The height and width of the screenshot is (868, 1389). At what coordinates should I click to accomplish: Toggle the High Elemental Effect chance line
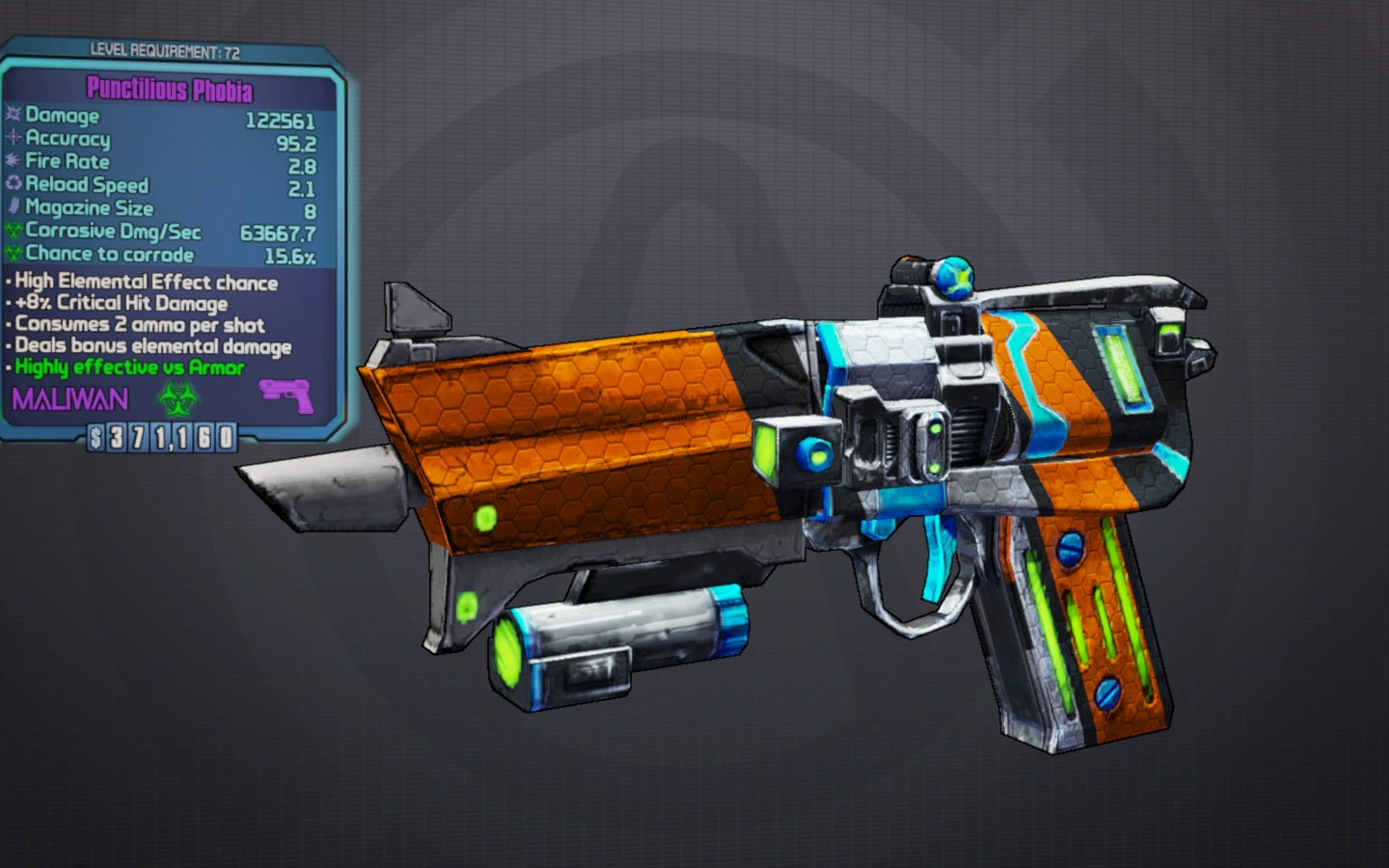click(142, 282)
